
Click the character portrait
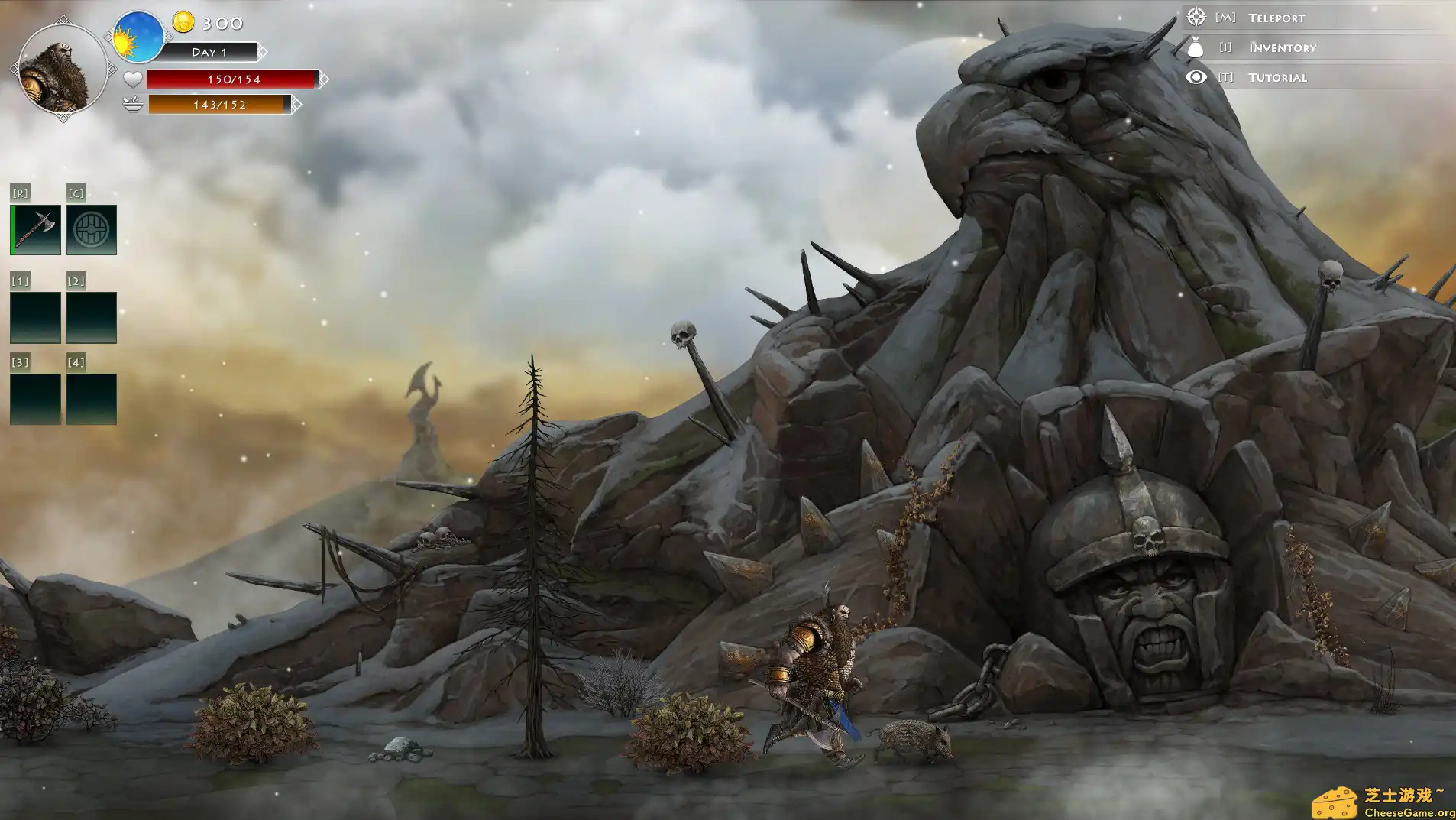pyautogui.click(x=61, y=66)
